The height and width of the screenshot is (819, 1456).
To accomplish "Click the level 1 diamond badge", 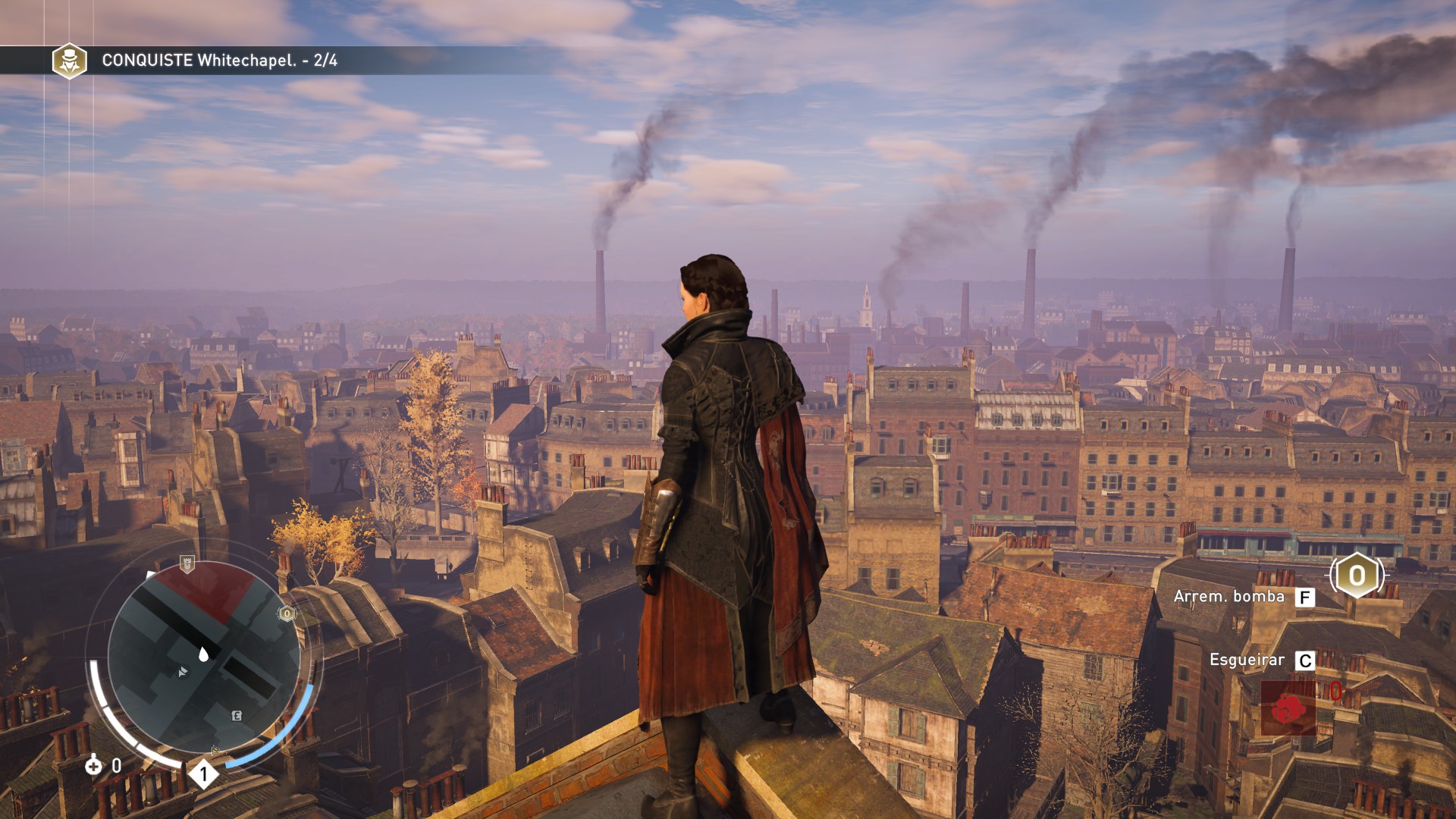I will coord(203,774).
